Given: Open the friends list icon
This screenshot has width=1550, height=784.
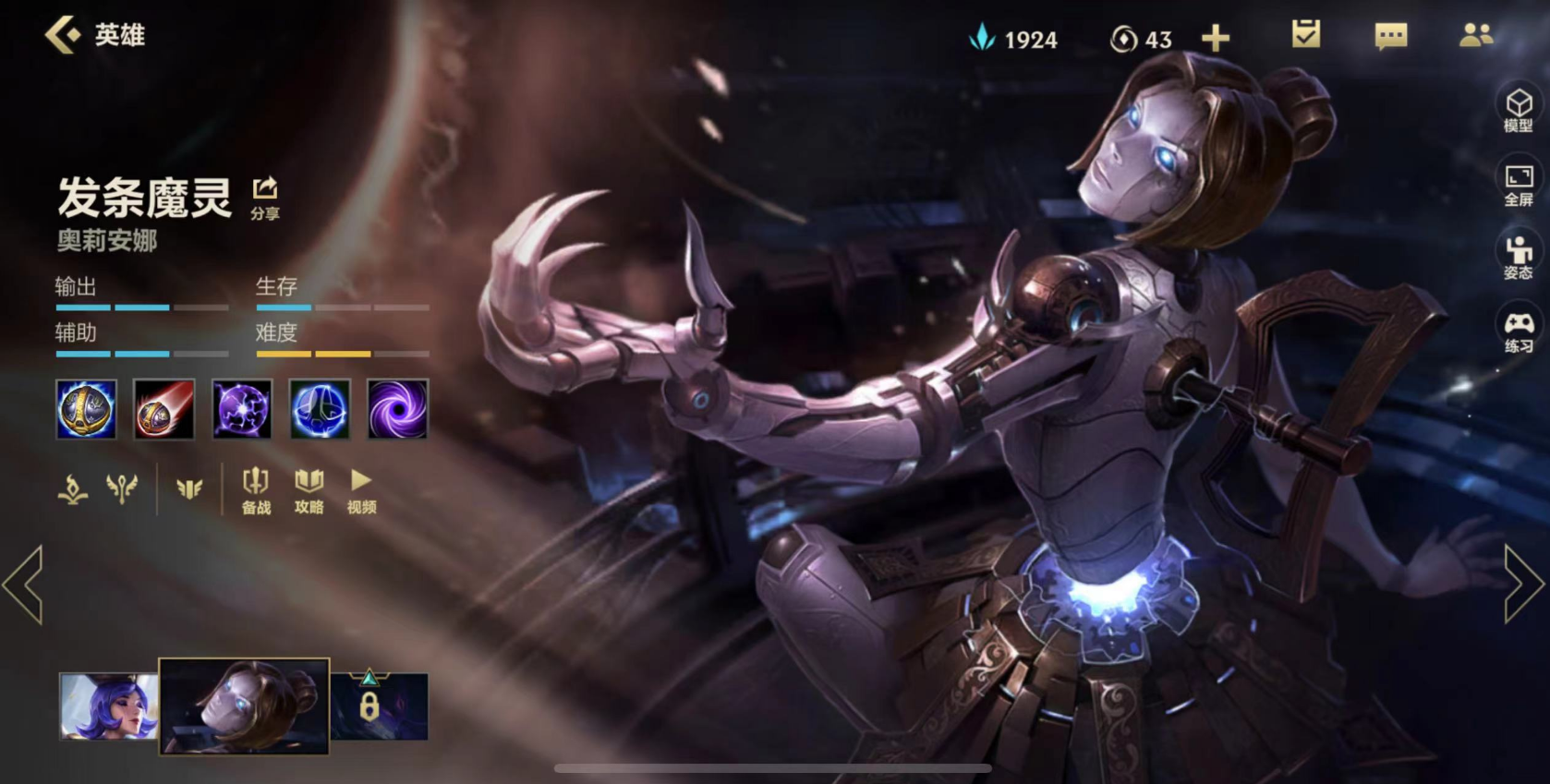Looking at the screenshot, I should 1475,36.
